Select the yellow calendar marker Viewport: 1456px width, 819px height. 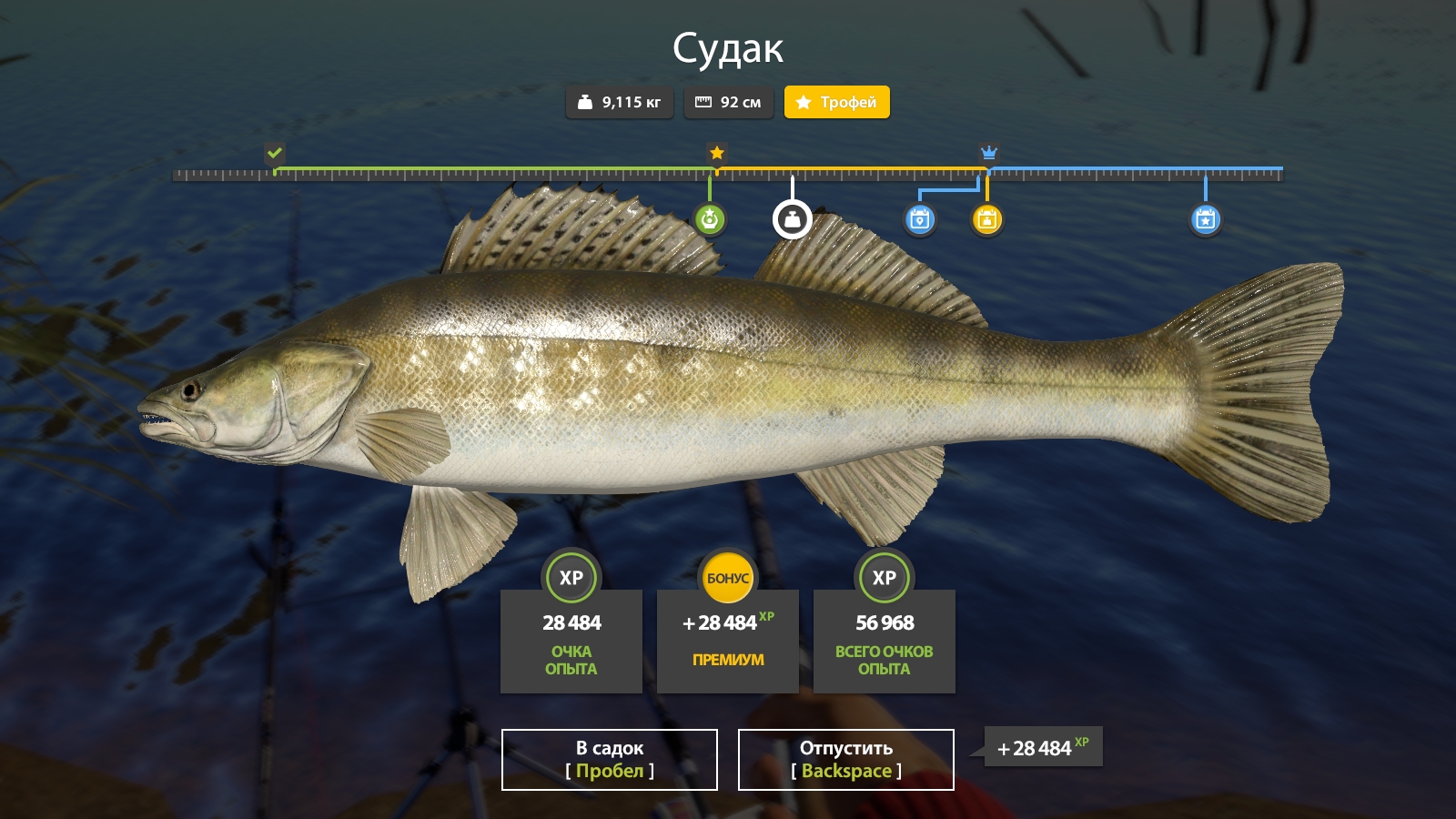[987, 219]
